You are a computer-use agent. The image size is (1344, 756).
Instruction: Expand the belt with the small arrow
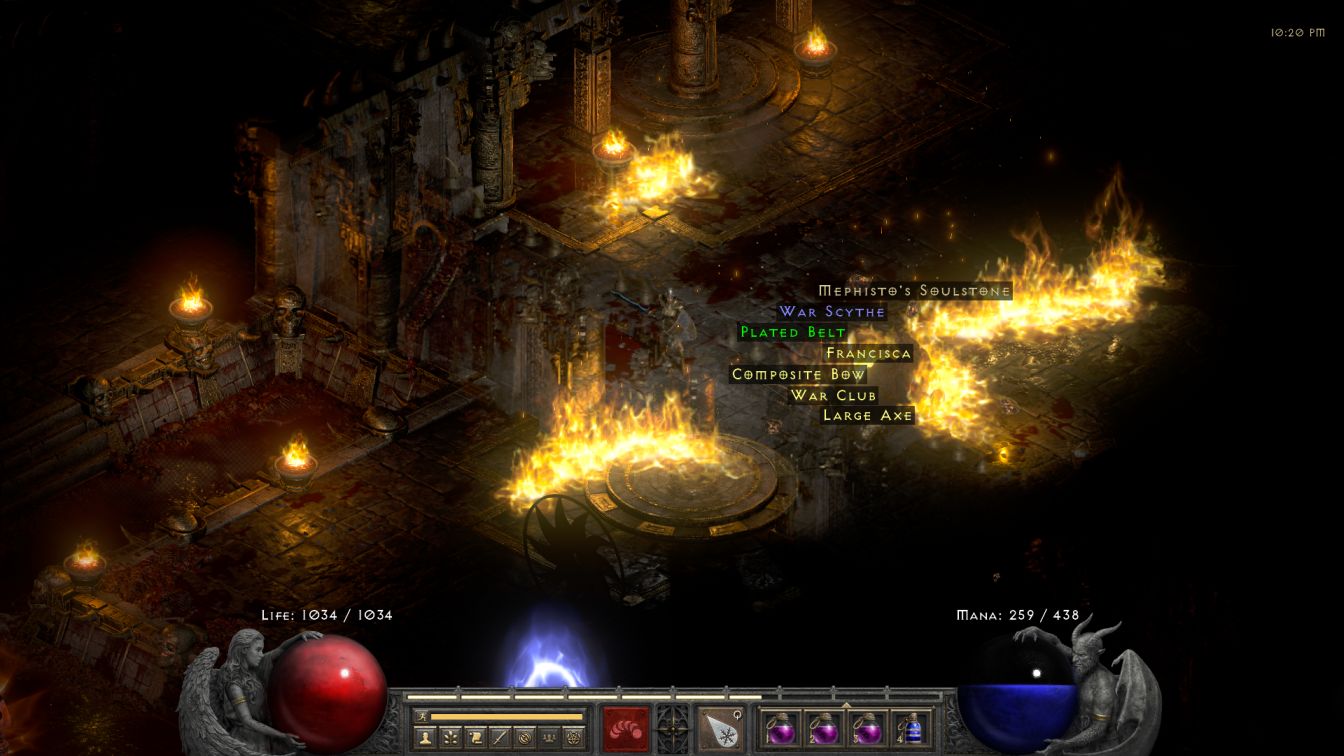coord(846,705)
